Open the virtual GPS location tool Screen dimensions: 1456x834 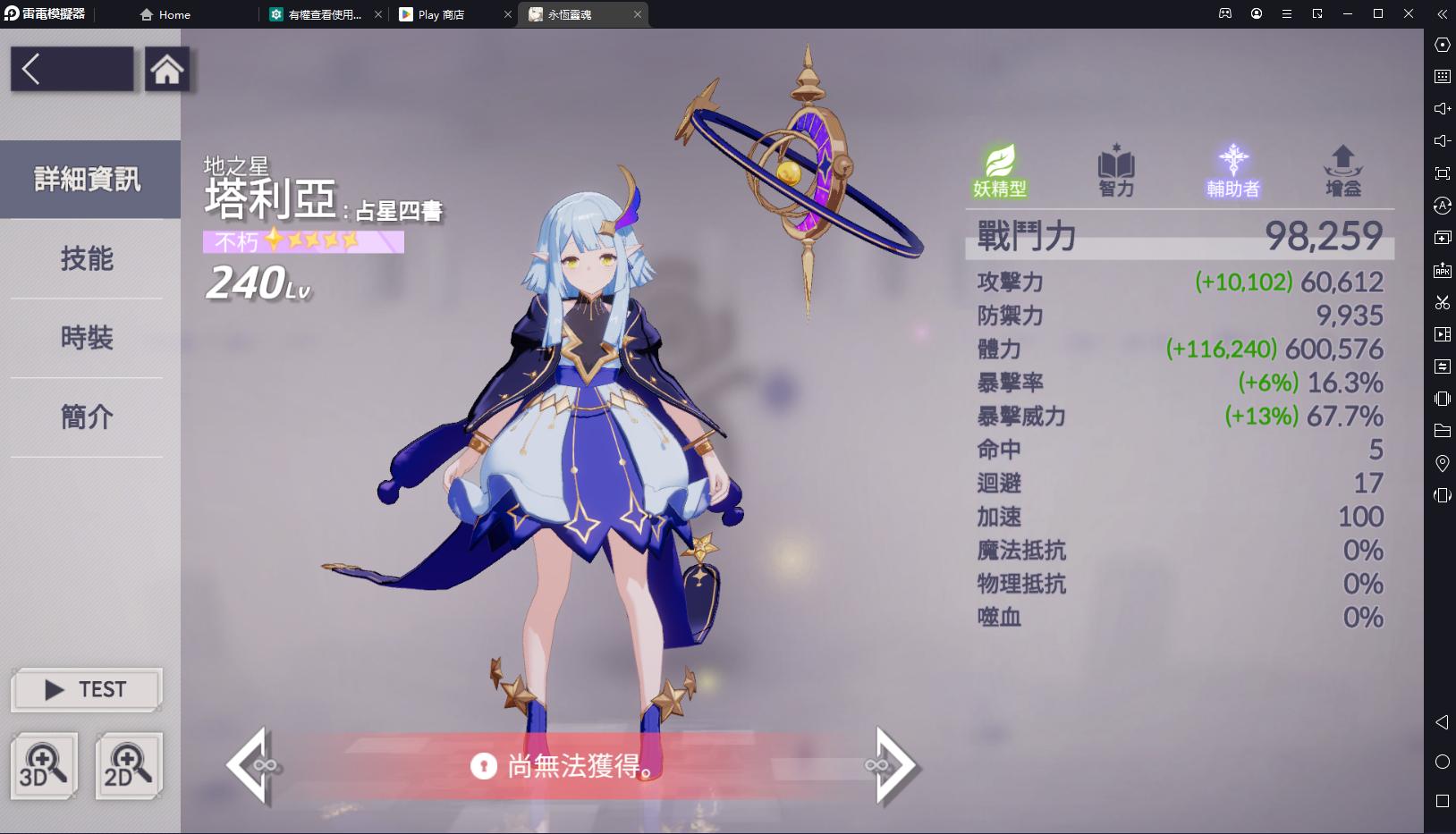tap(1442, 463)
